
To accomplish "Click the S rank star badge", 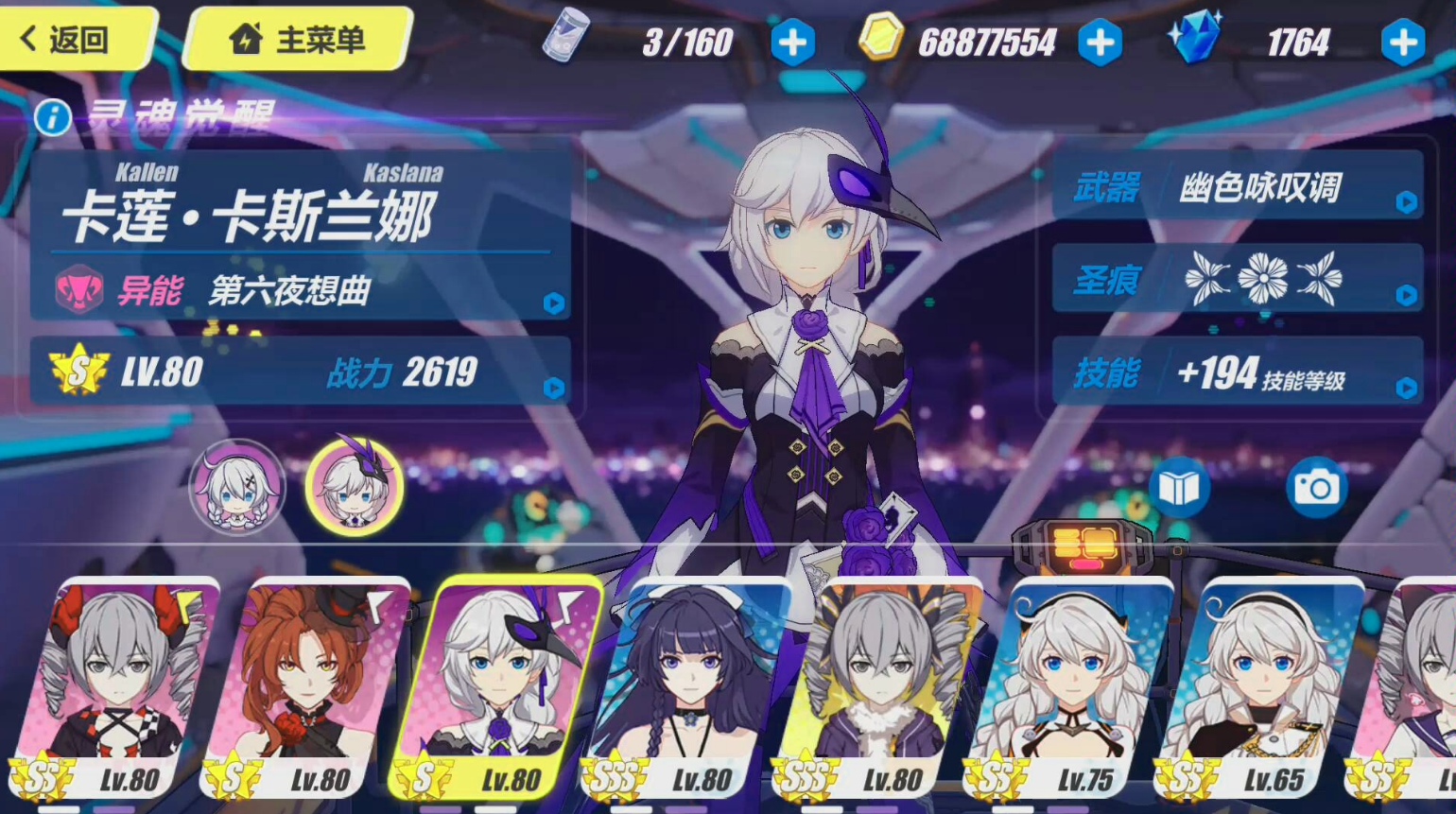I will (79, 372).
